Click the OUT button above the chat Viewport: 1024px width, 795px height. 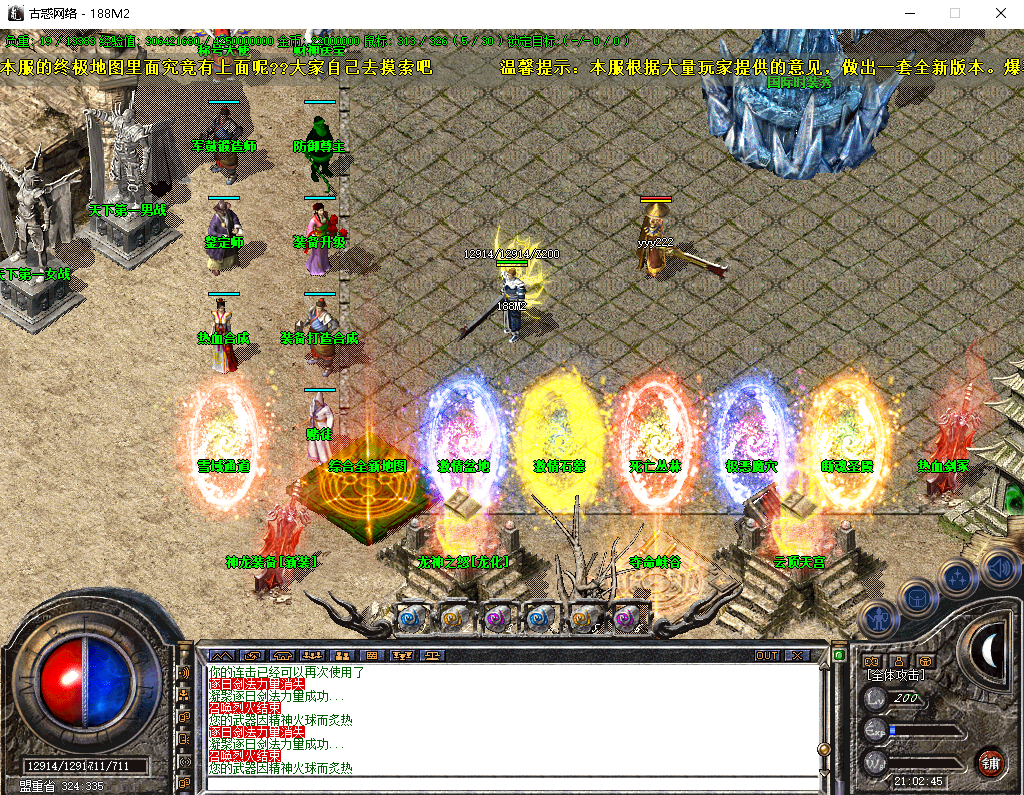click(x=766, y=656)
